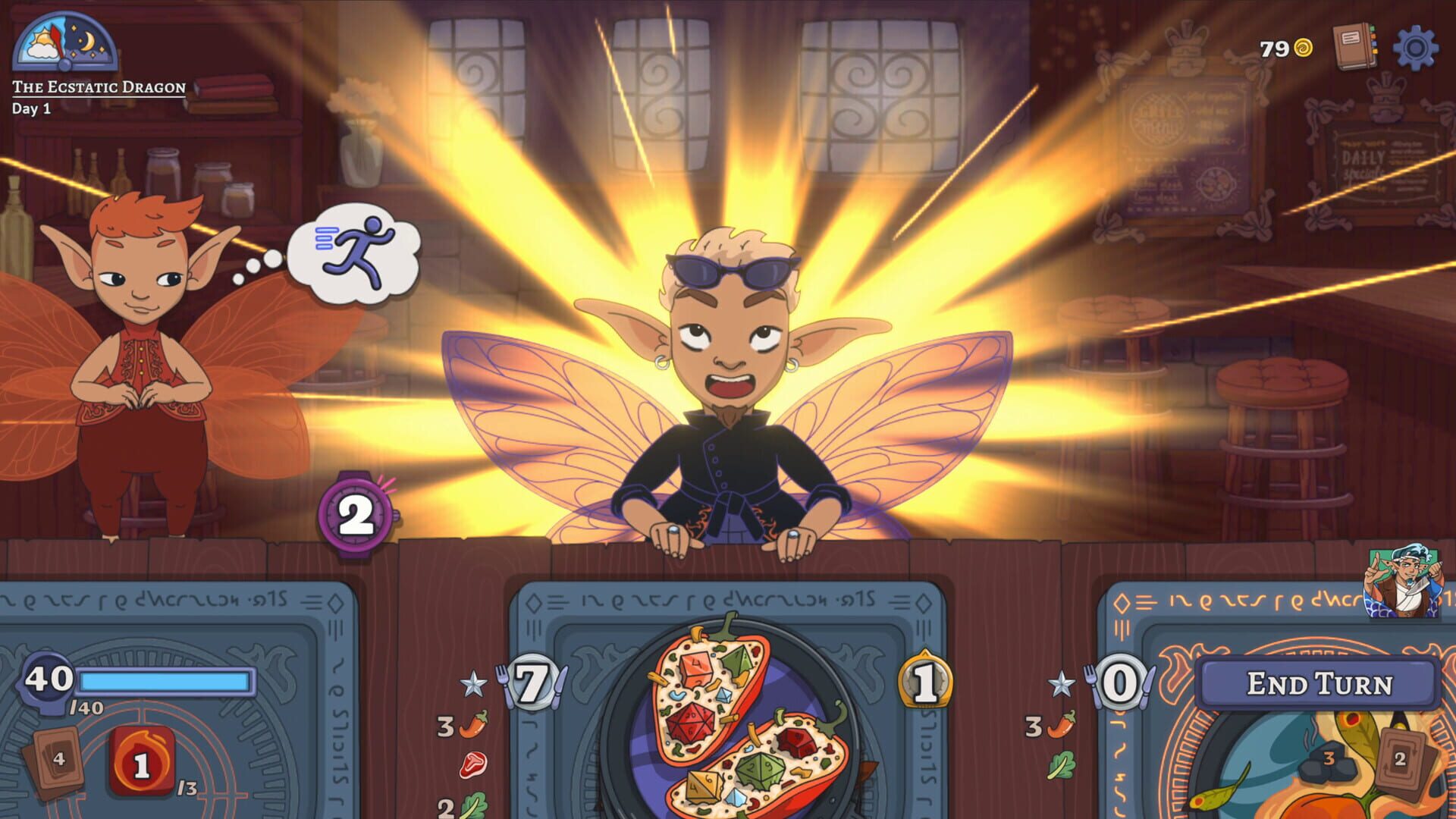Toggle the day/night dial indicator
This screenshot has width=1456, height=819.
pos(64,45)
